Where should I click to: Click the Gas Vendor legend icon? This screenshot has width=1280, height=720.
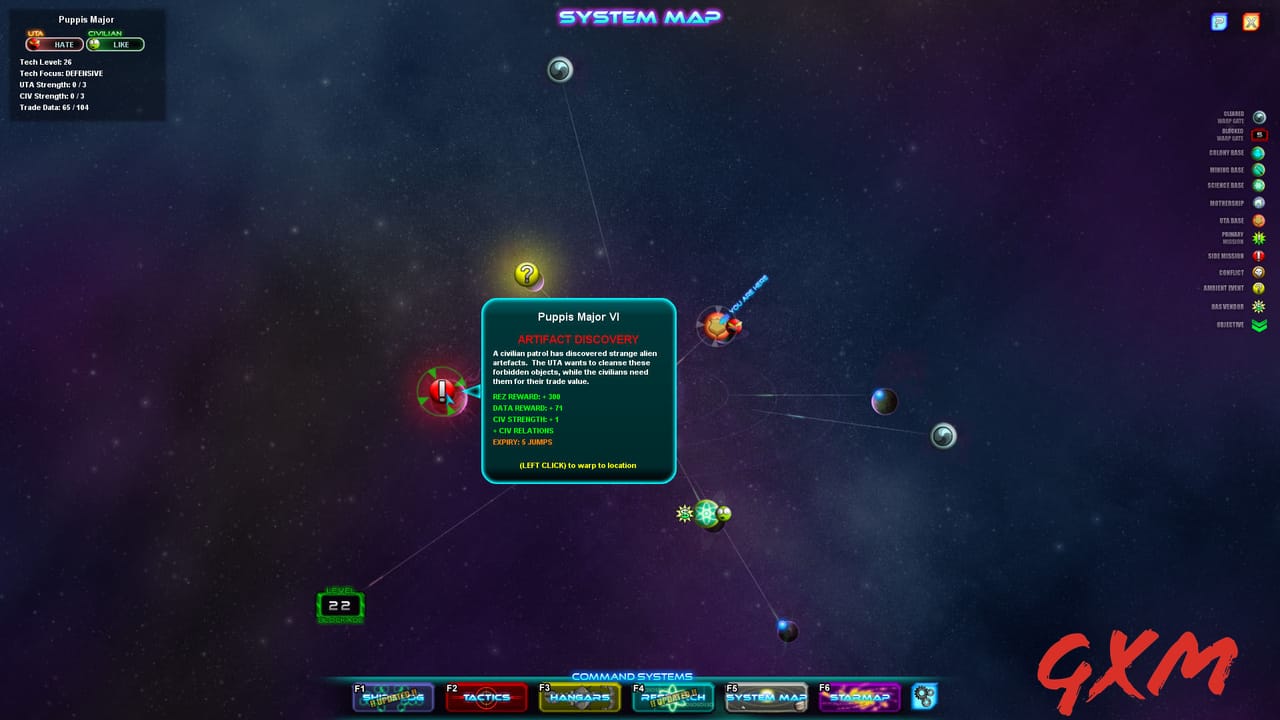[1260, 305]
